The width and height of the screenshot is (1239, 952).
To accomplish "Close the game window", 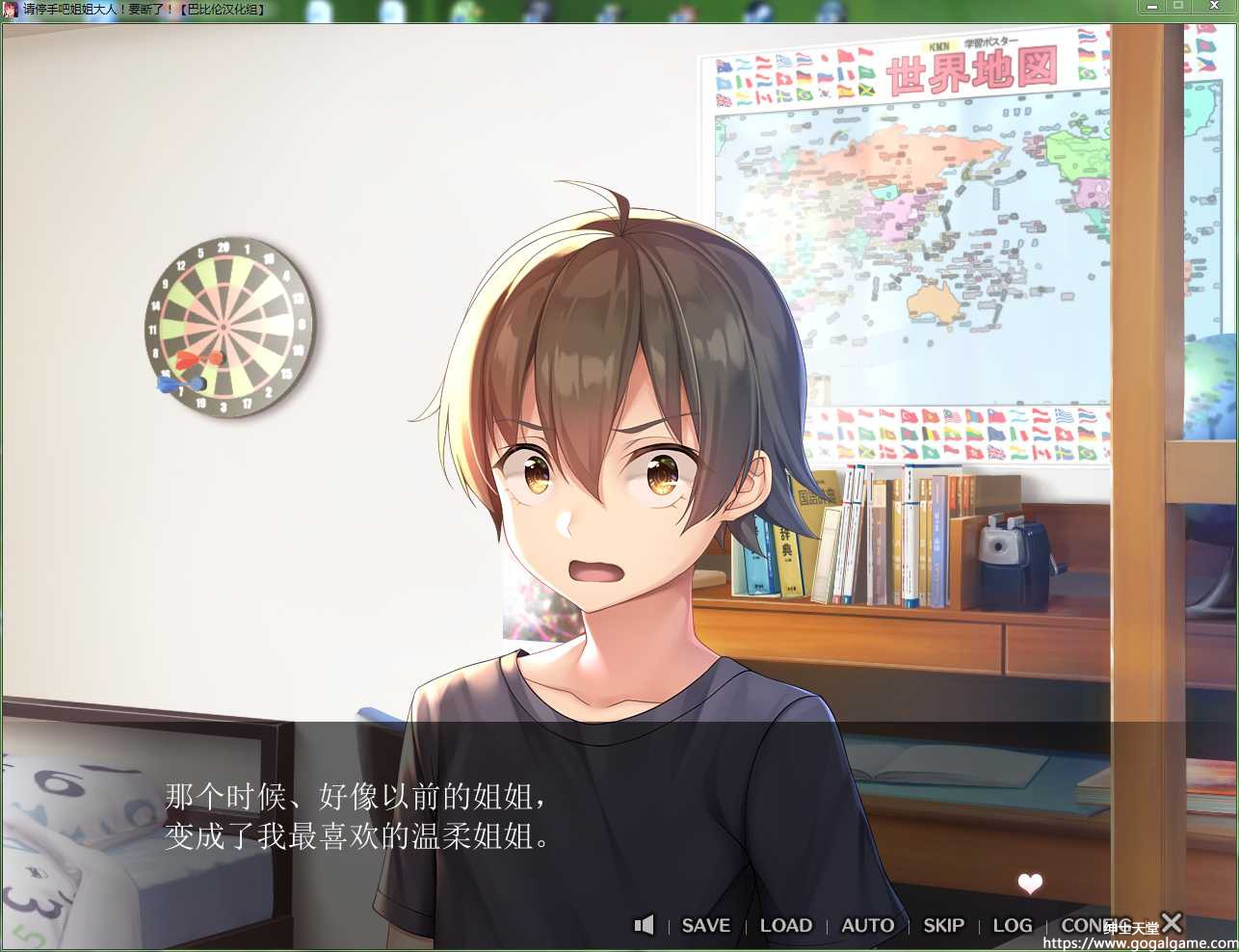I will [1214, 7].
